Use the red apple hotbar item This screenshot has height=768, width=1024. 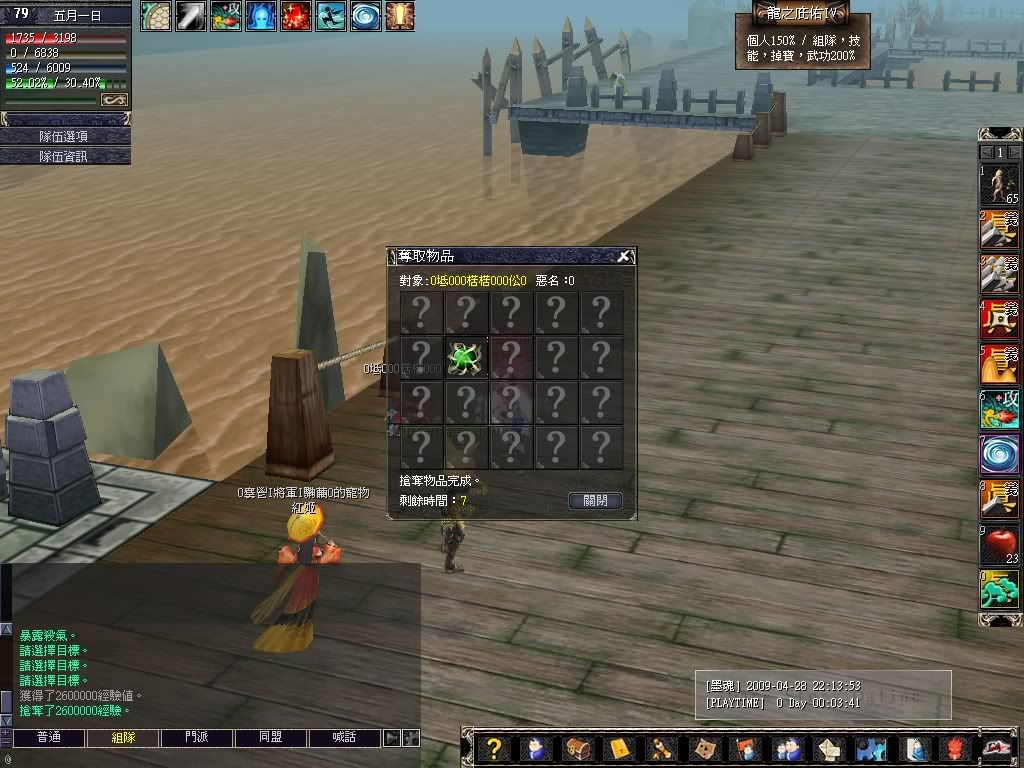999,545
